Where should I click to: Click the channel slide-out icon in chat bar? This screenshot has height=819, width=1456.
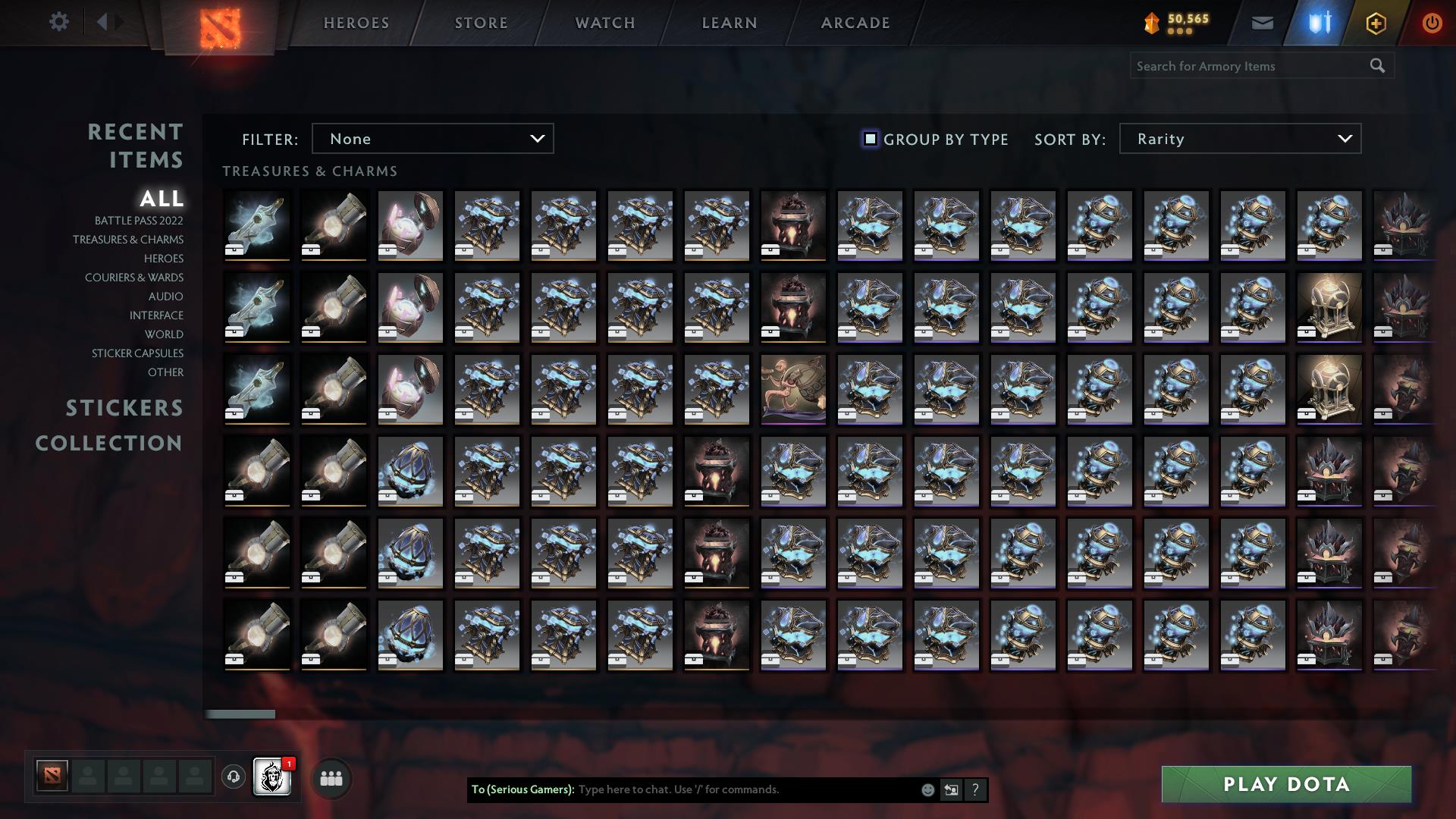951,789
